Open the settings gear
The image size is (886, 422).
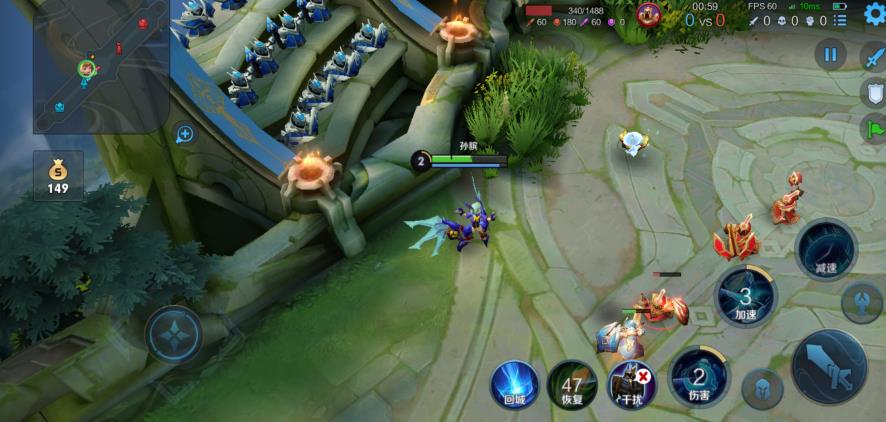tap(873, 14)
